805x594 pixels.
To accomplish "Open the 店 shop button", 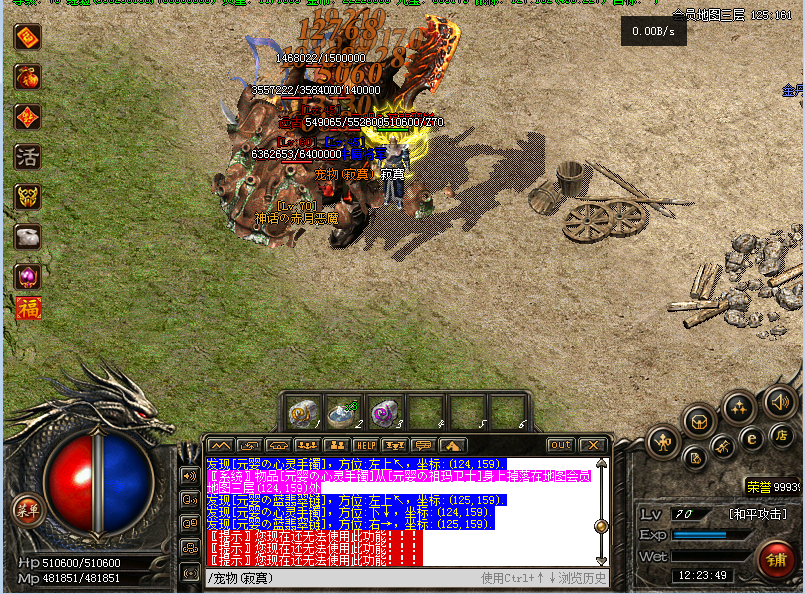I will (781, 435).
